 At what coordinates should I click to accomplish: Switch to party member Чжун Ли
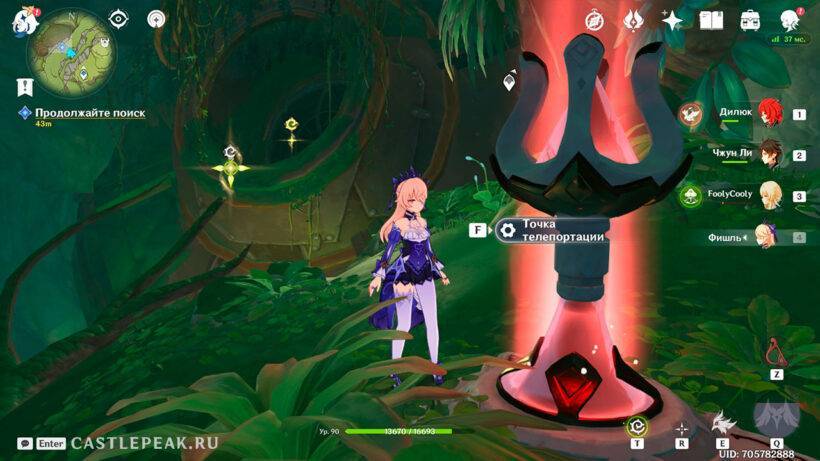tap(768, 154)
